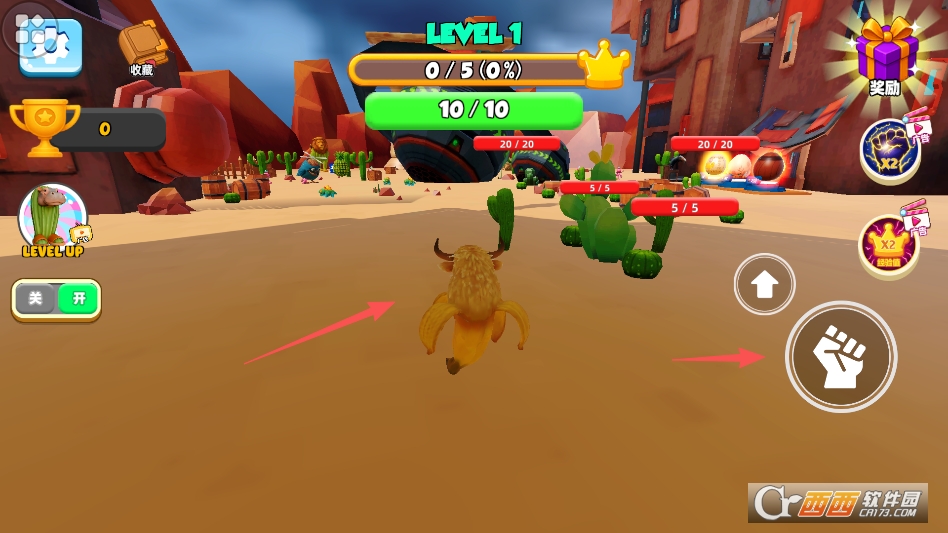This screenshot has height=533, width=948.
Task: Hit the fist punch attack button
Action: [x=840, y=357]
